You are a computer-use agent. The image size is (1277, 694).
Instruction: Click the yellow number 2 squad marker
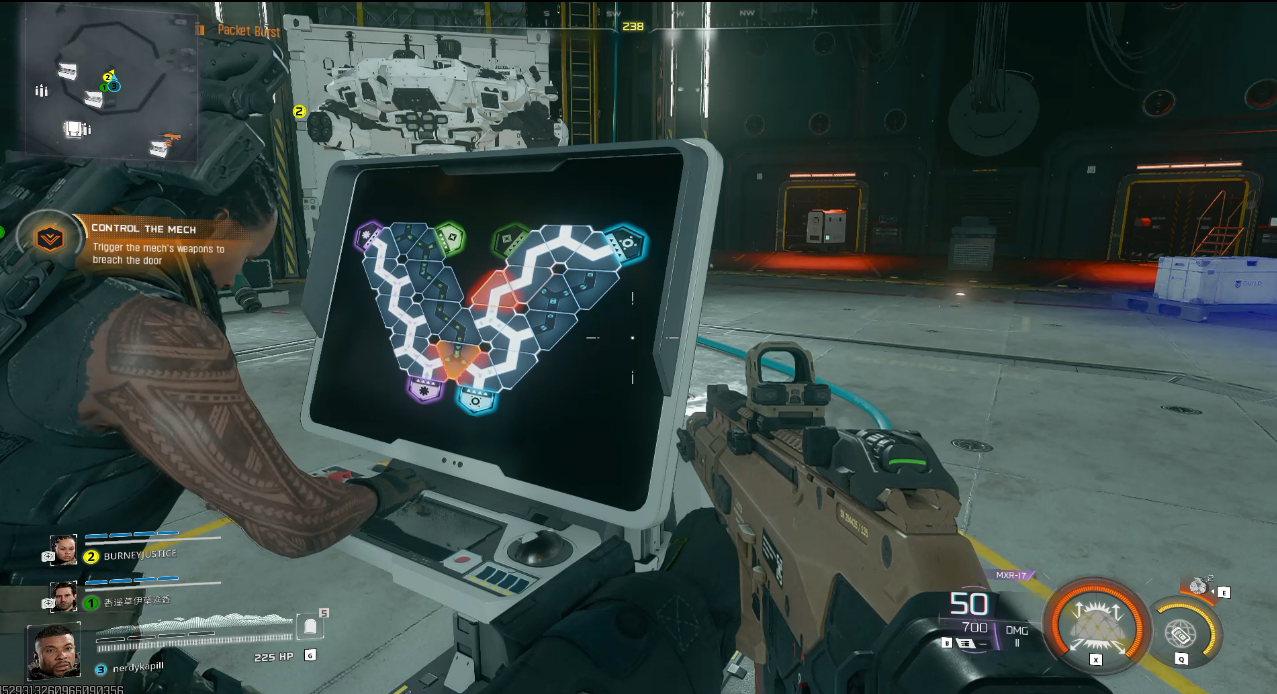coord(298,112)
